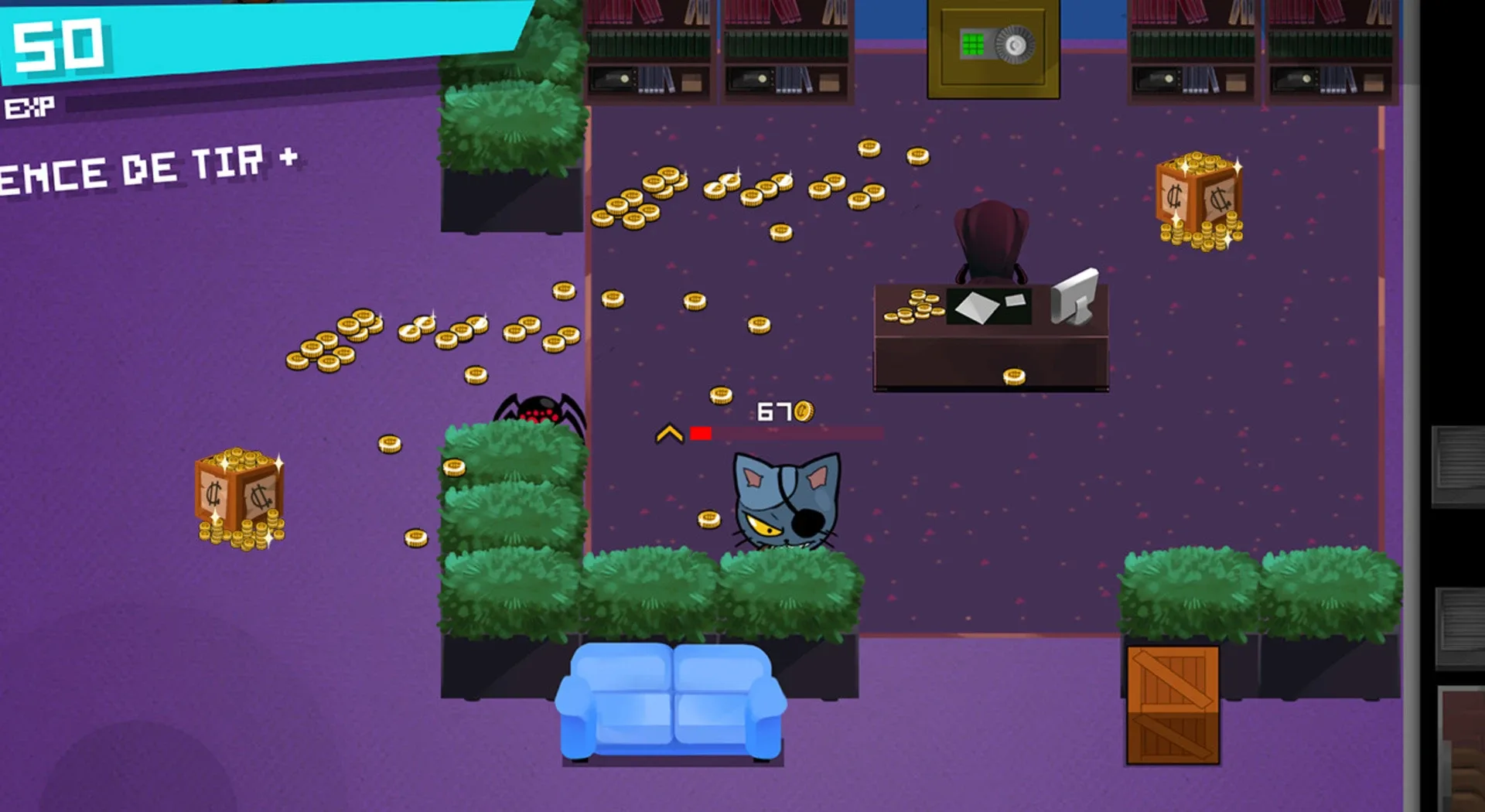Click the red enemy health bar

[700, 434]
